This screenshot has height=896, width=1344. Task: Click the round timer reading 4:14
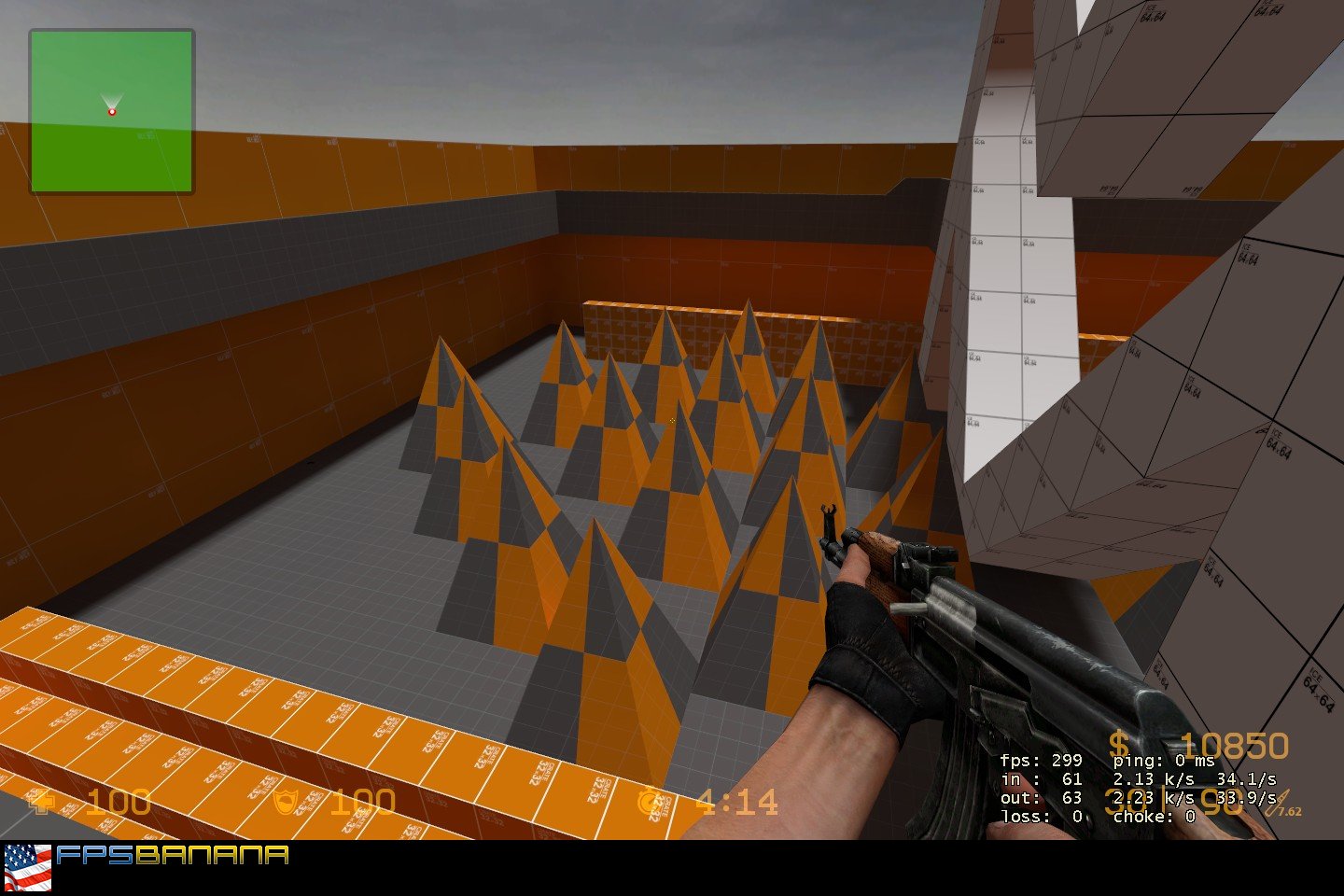point(737,800)
